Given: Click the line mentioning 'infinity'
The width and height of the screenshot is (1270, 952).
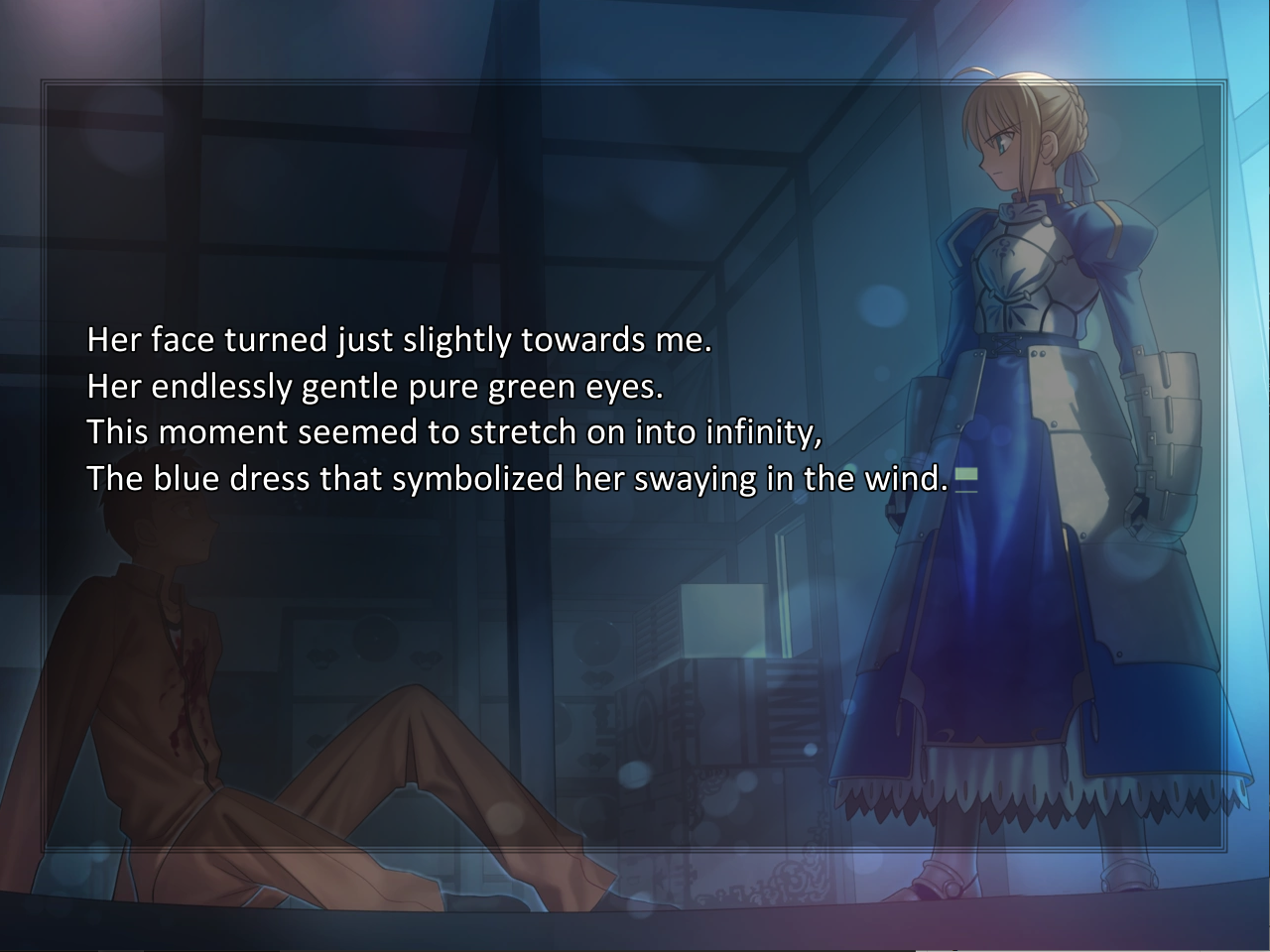Looking at the screenshot, I should [x=456, y=431].
